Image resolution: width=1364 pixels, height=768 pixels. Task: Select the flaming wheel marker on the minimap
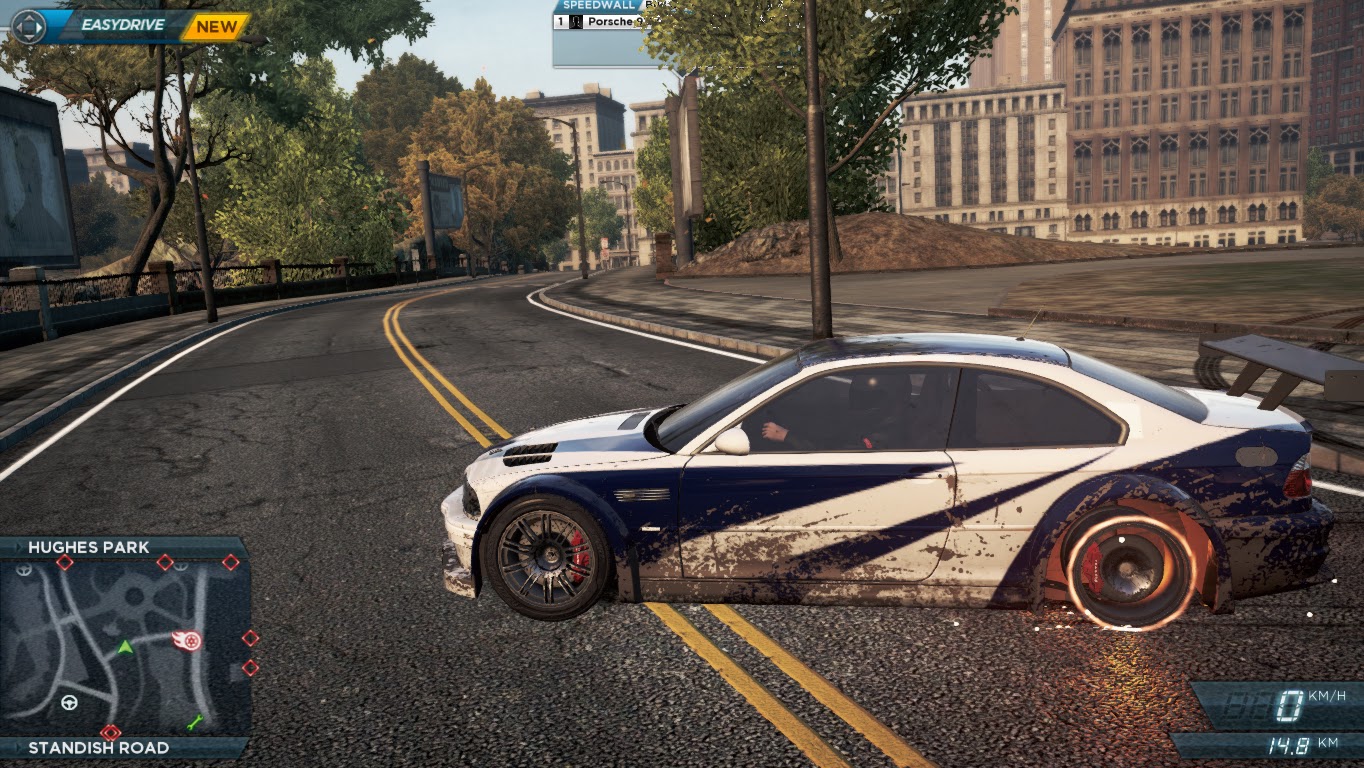187,640
